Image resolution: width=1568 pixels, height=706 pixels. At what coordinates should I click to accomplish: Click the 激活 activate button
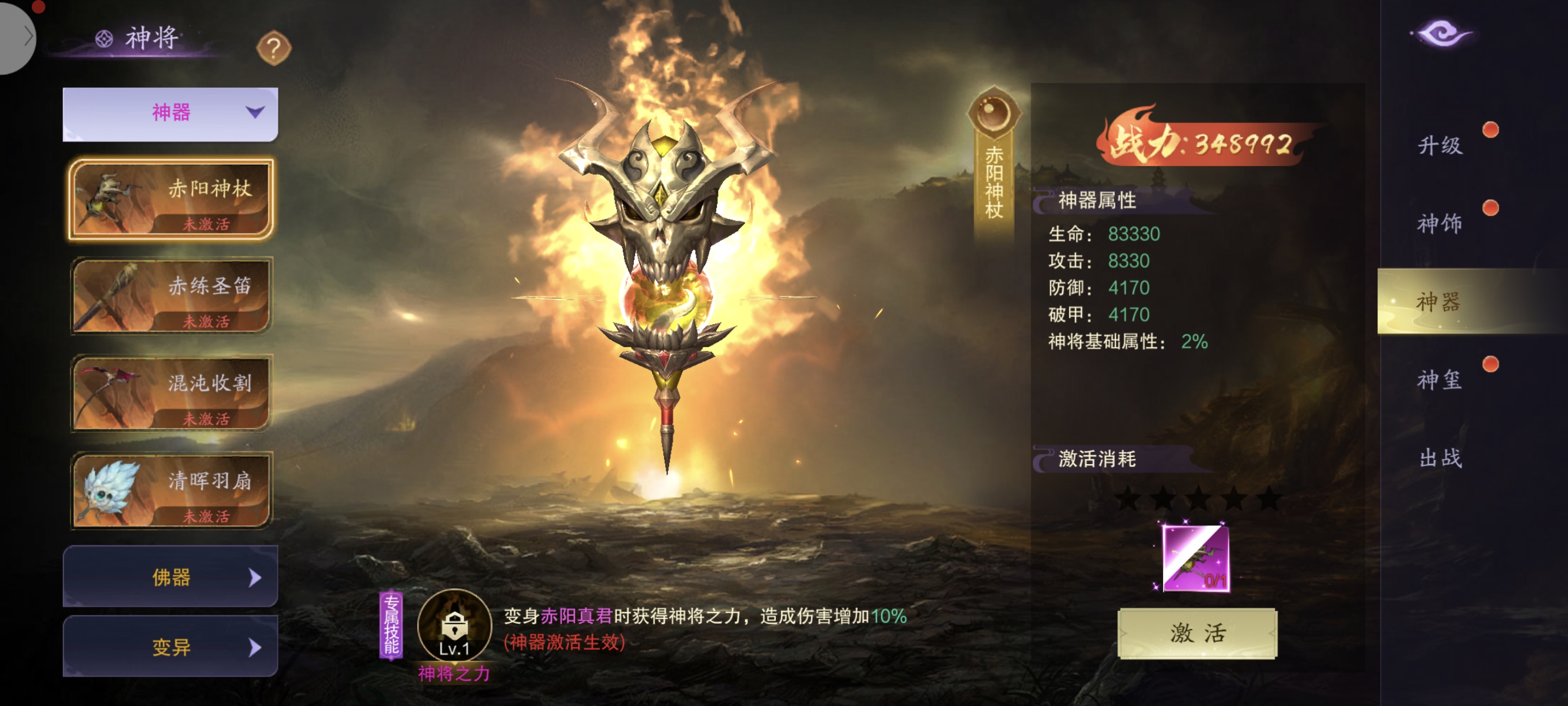(1197, 633)
